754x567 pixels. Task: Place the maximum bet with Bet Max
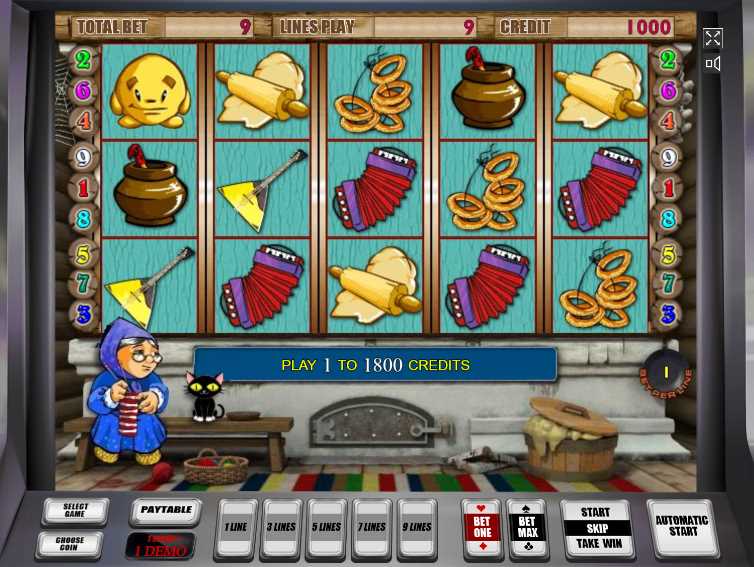pyautogui.click(x=527, y=527)
